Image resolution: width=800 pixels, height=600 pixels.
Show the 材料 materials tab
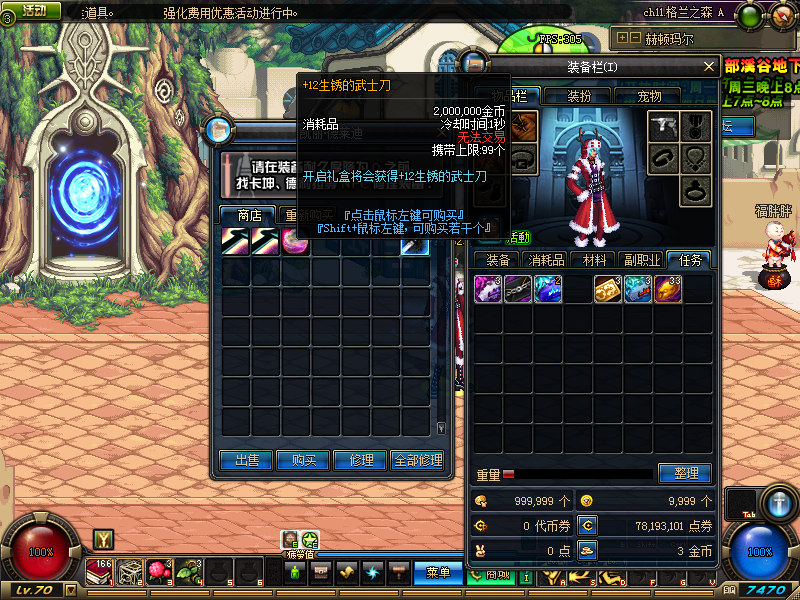[x=596, y=260]
